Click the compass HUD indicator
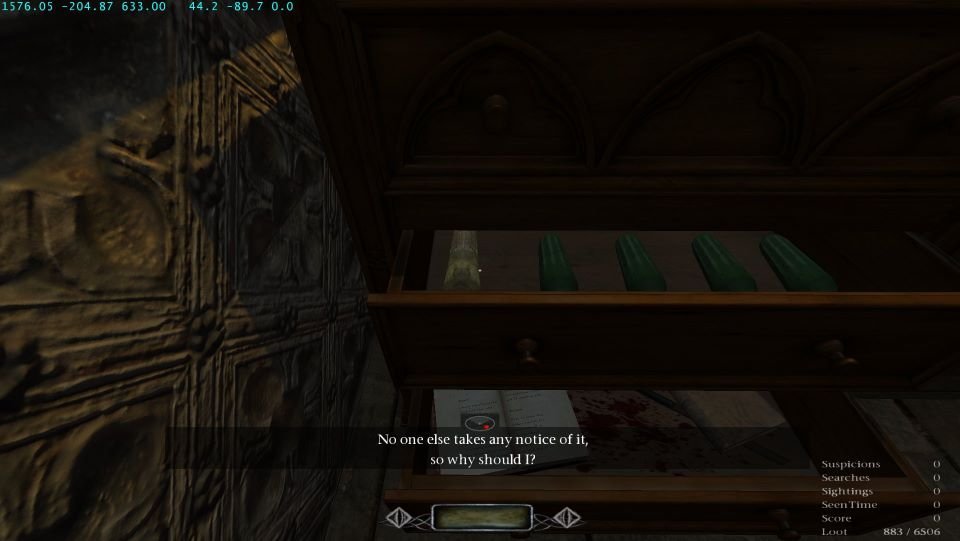 tap(481, 423)
